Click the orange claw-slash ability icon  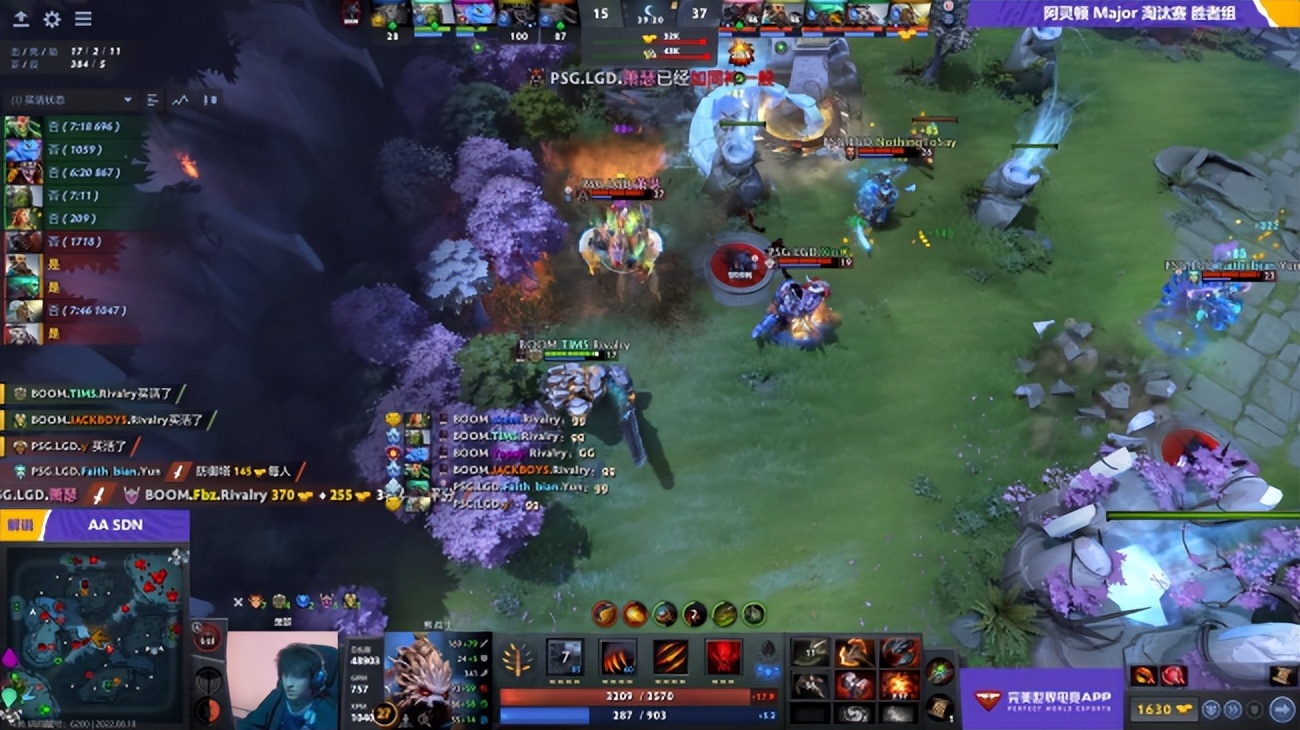(671, 658)
